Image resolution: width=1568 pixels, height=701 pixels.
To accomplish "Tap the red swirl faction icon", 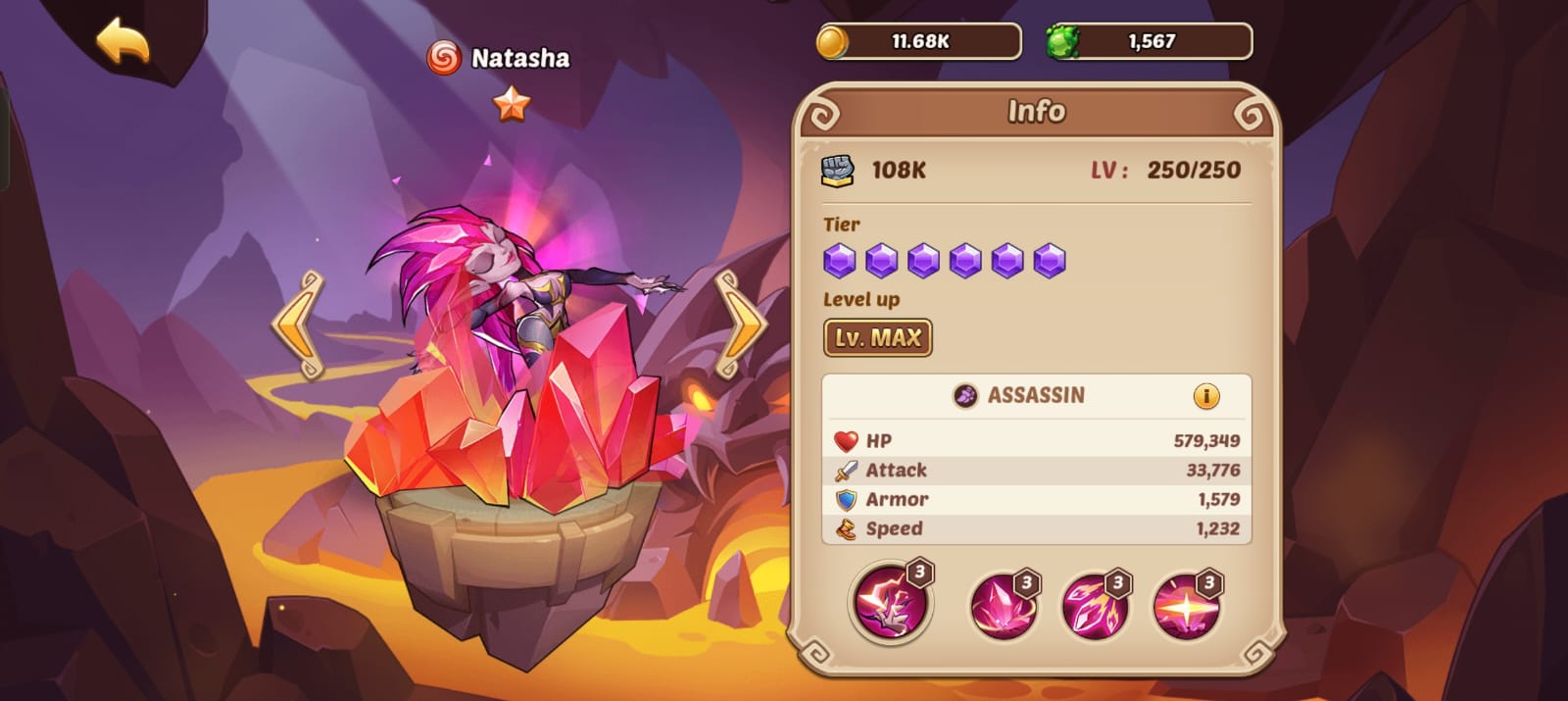I will click(x=443, y=58).
